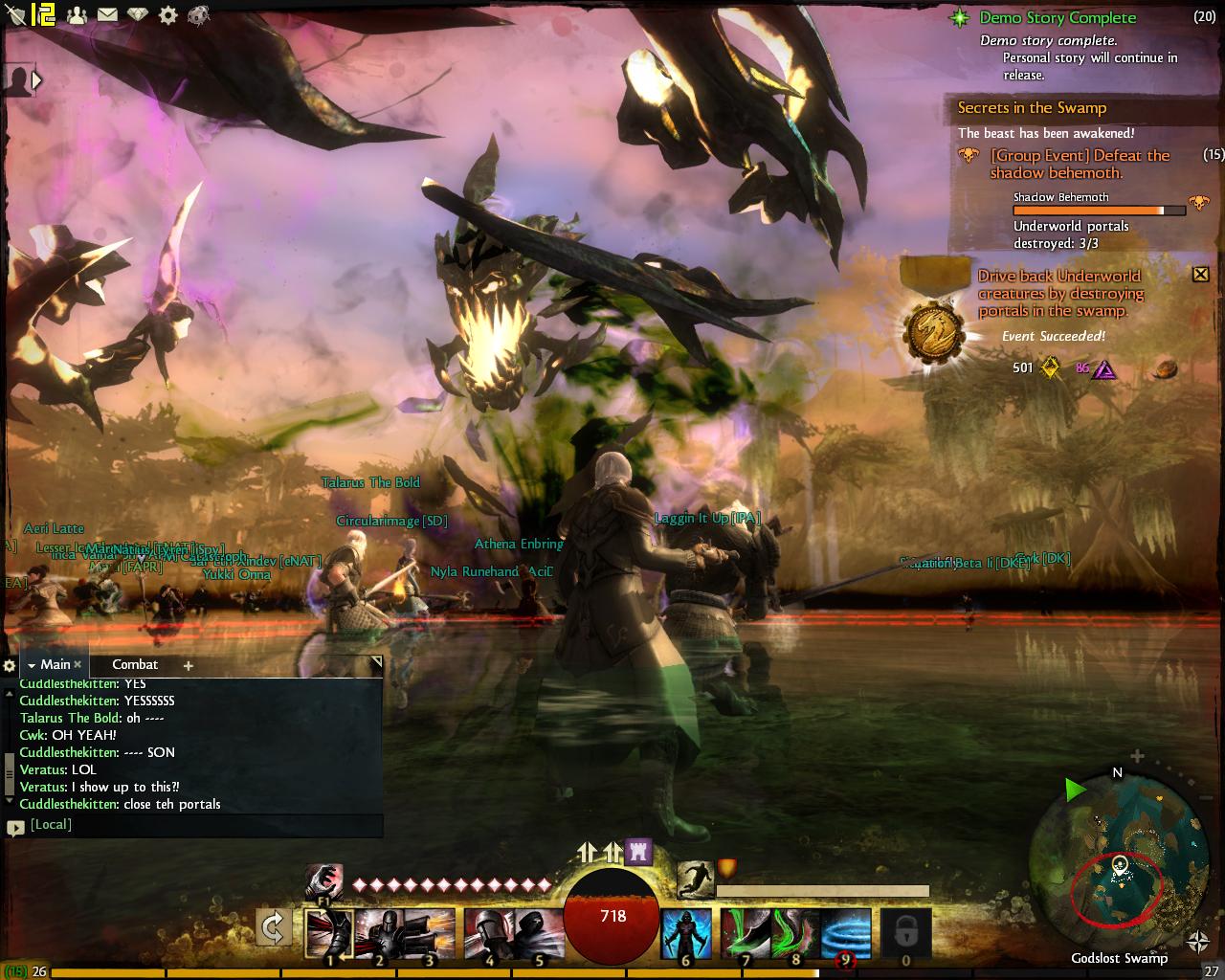1225x980 pixels.
Task: Expand the party portrait arrow
Action: pyautogui.click(x=37, y=80)
